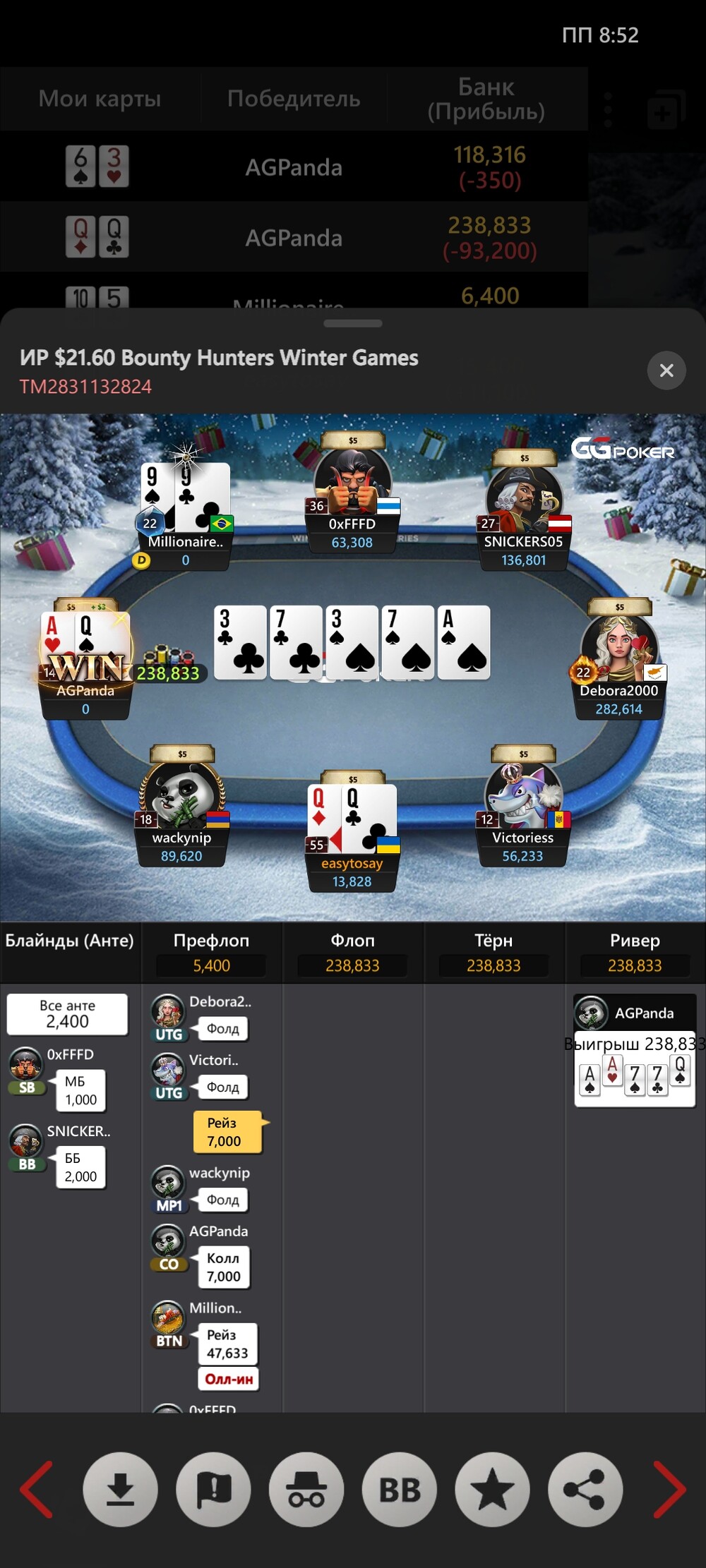Image resolution: width=706 pixels, height=1568 pixels.
Task: Open the three-dot options menu
Action: pyautogui.click(x=609, y=109)
